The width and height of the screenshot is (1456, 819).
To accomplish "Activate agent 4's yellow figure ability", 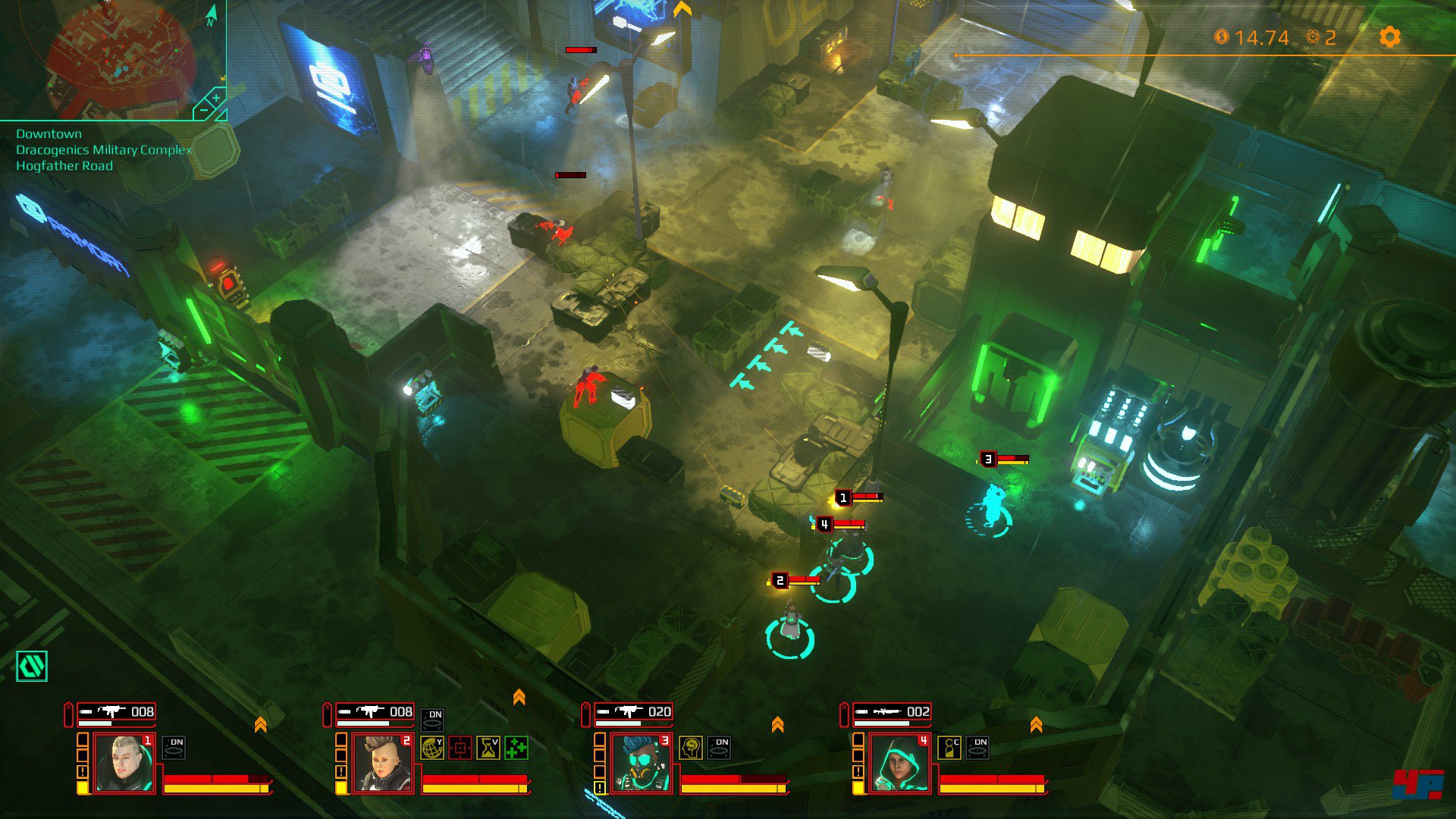I will pyautogui.click(x=949, y=748).
